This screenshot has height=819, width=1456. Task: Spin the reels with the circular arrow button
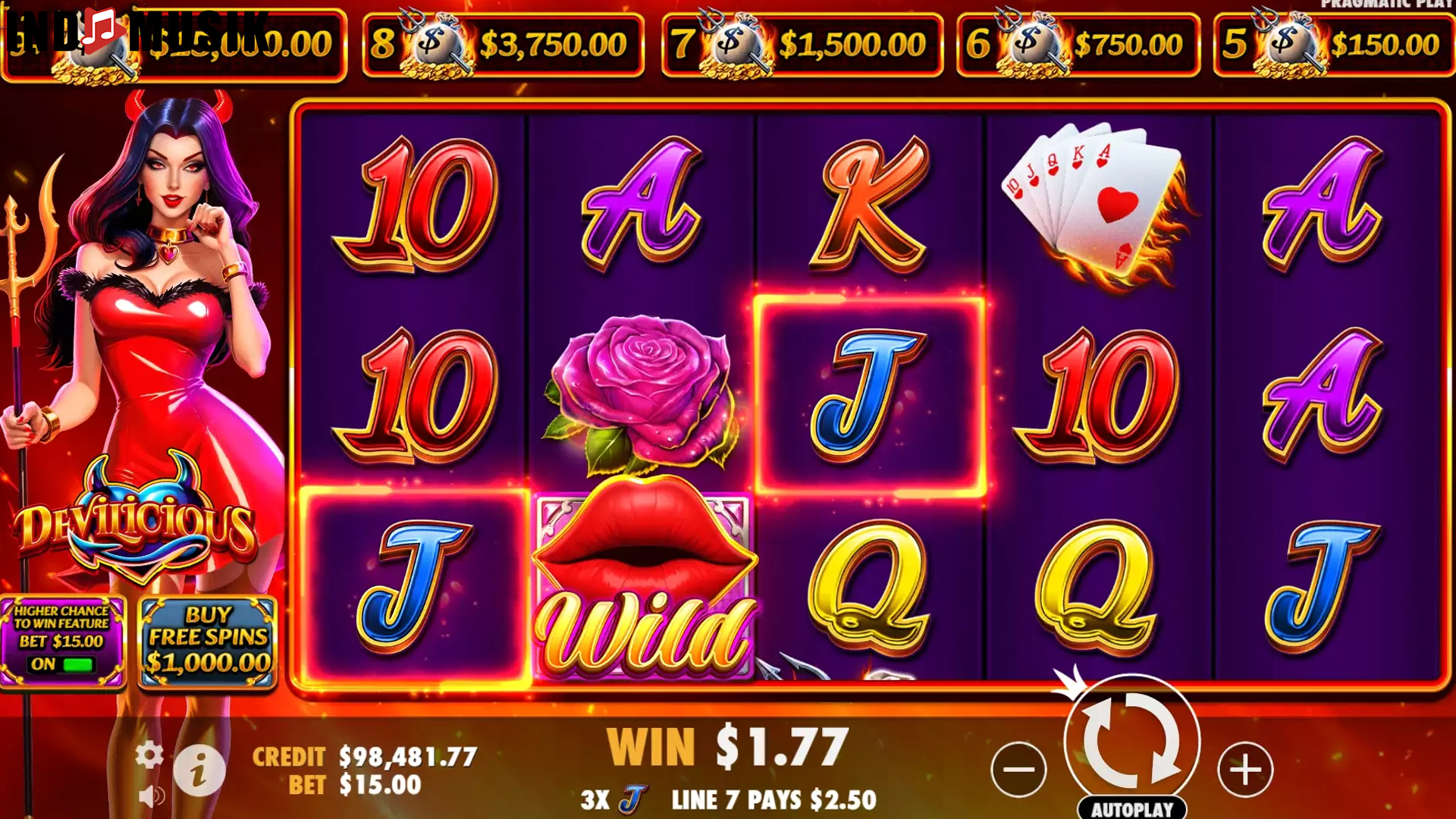[1131, 739]
